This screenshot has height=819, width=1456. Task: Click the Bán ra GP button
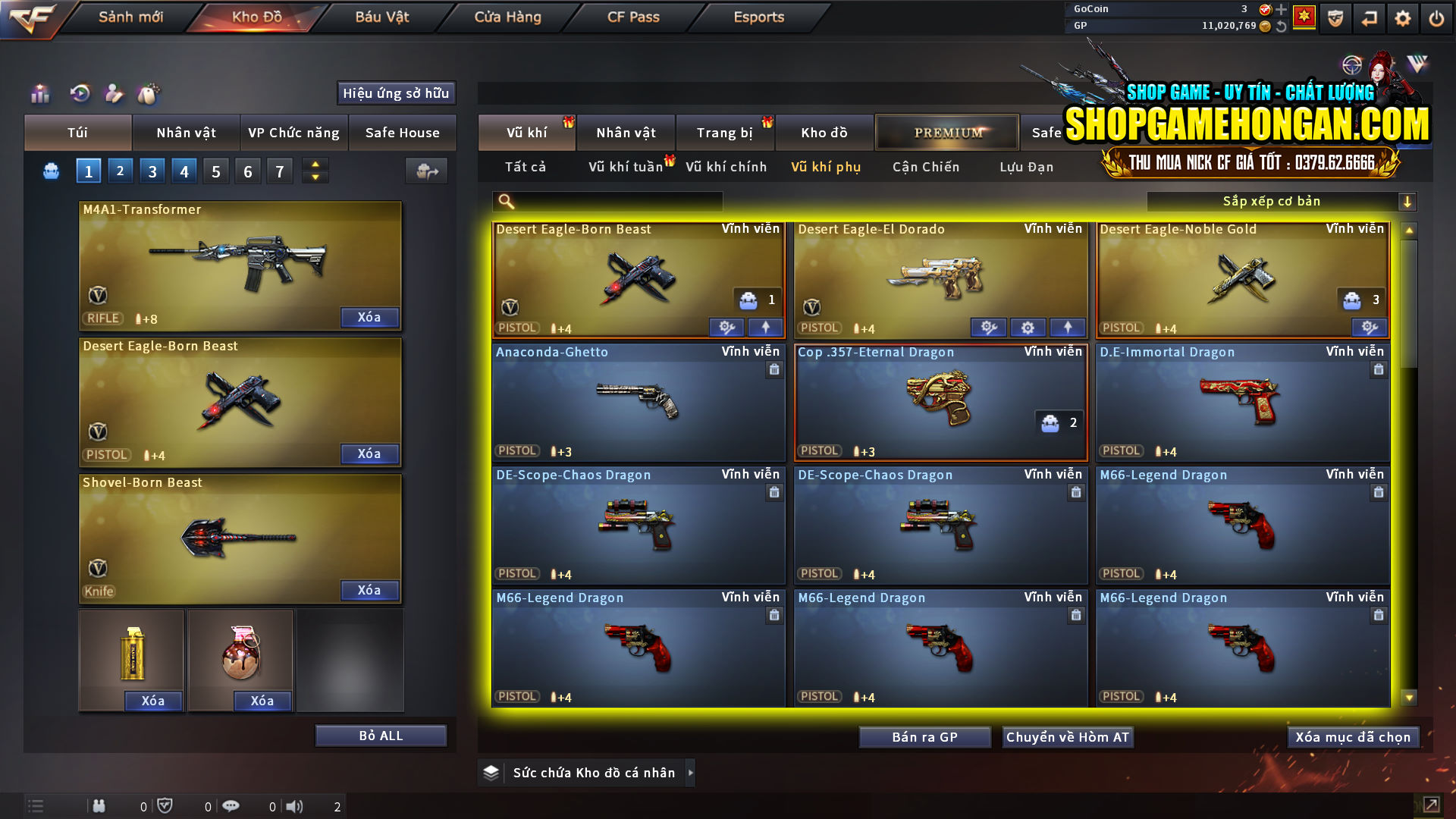(924, 736)
